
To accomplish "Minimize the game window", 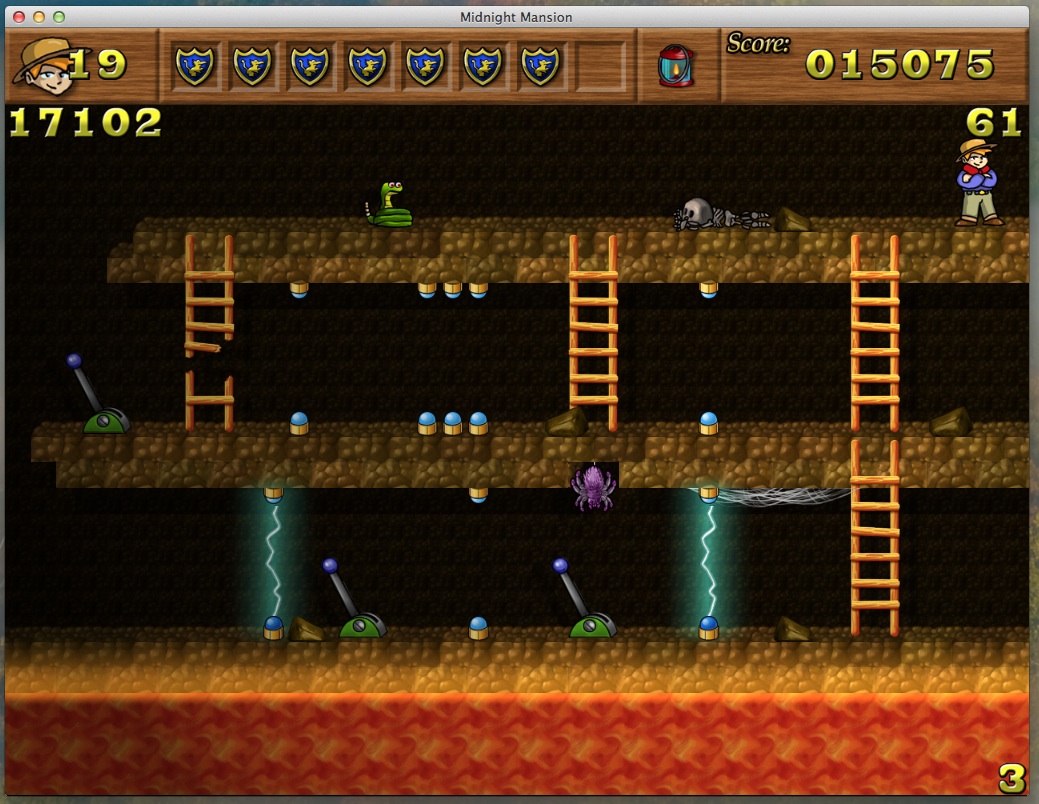I will click(40, 17).
